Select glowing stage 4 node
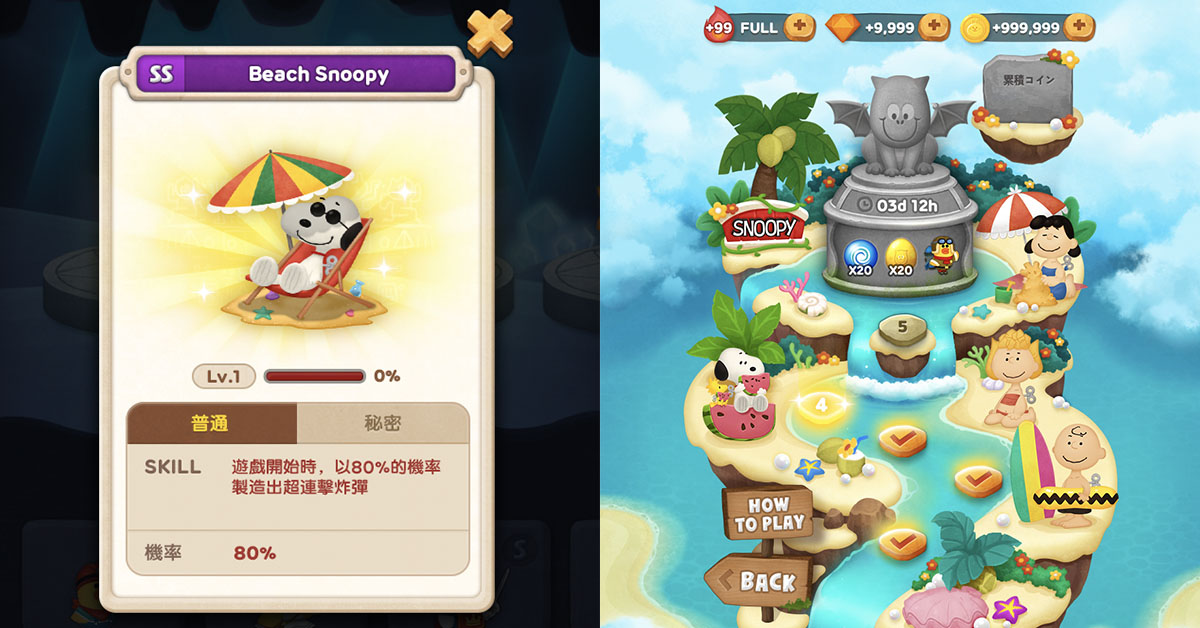Image resolution: width=1200 pixels, height=628 pixels. 821,405
